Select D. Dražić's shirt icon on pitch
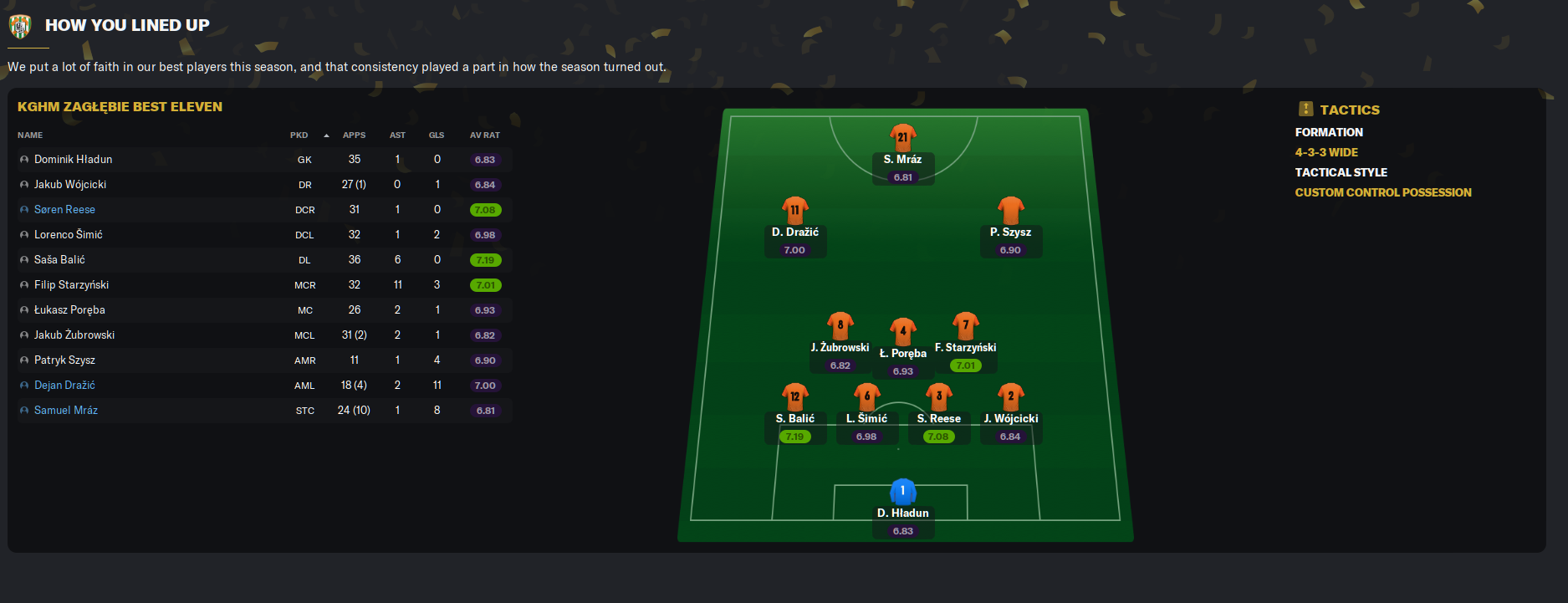The height and width of the screenshot is (603, 1568). coord(794,210)
